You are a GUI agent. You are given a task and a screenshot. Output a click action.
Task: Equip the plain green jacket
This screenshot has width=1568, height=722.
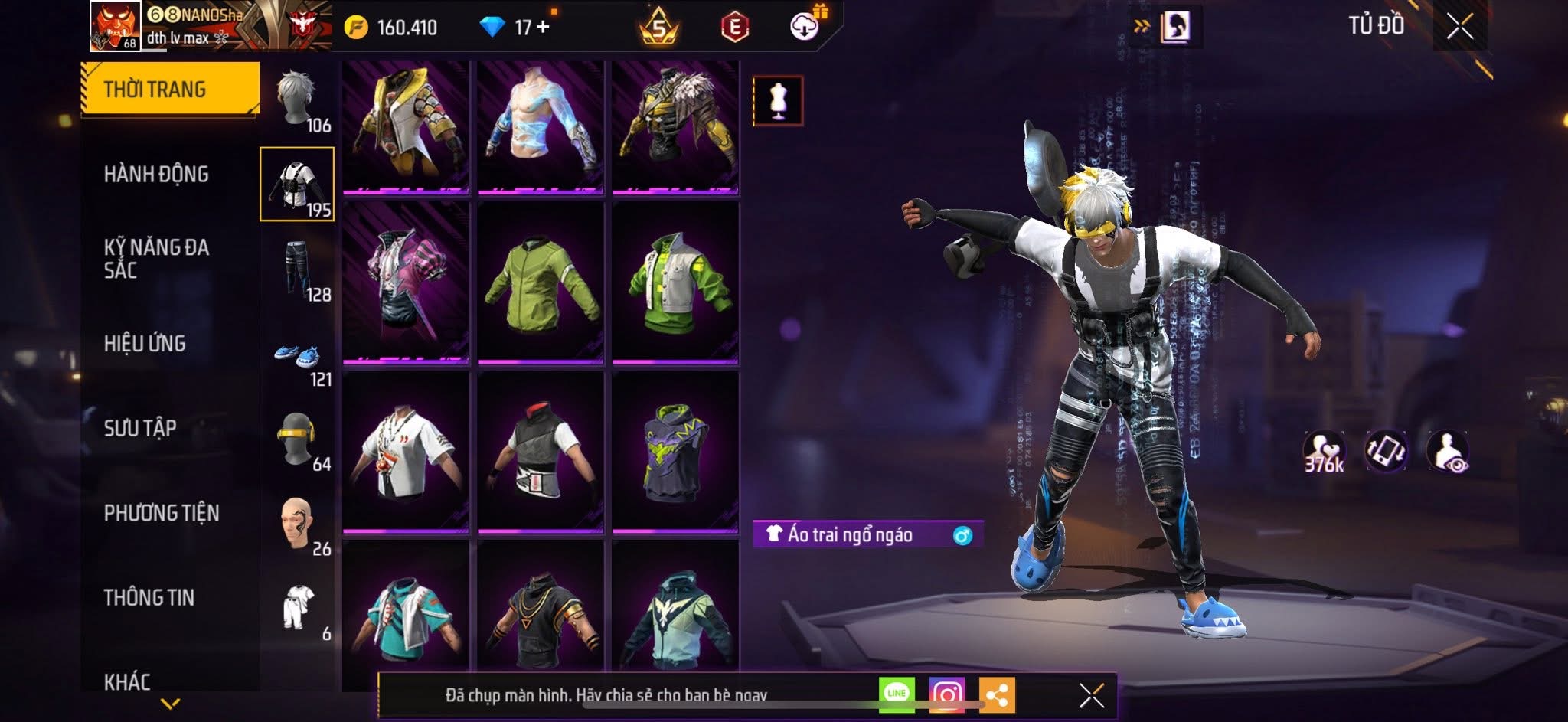tap(541, 283)
